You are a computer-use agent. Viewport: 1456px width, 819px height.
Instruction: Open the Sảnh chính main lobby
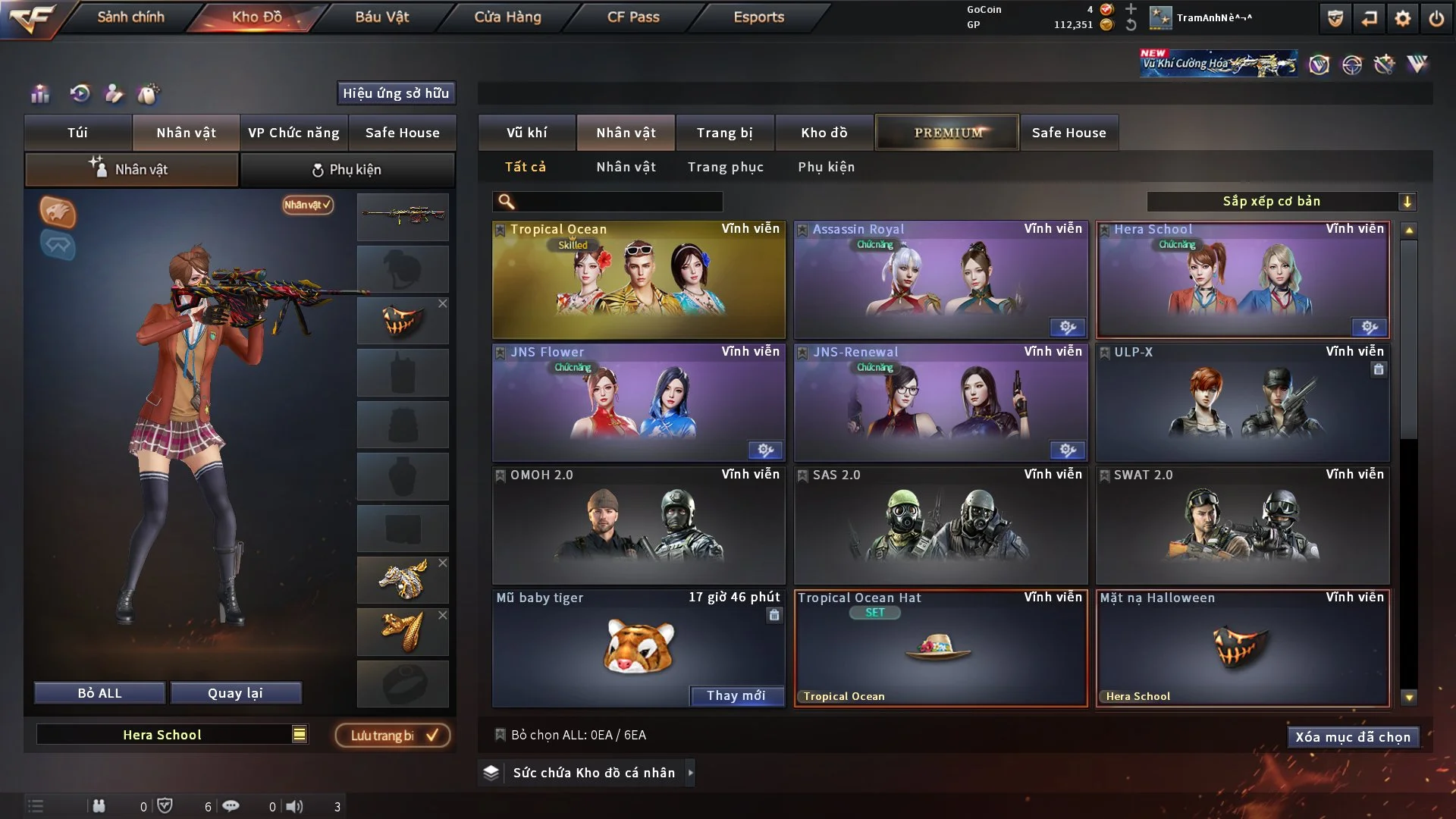130,17
